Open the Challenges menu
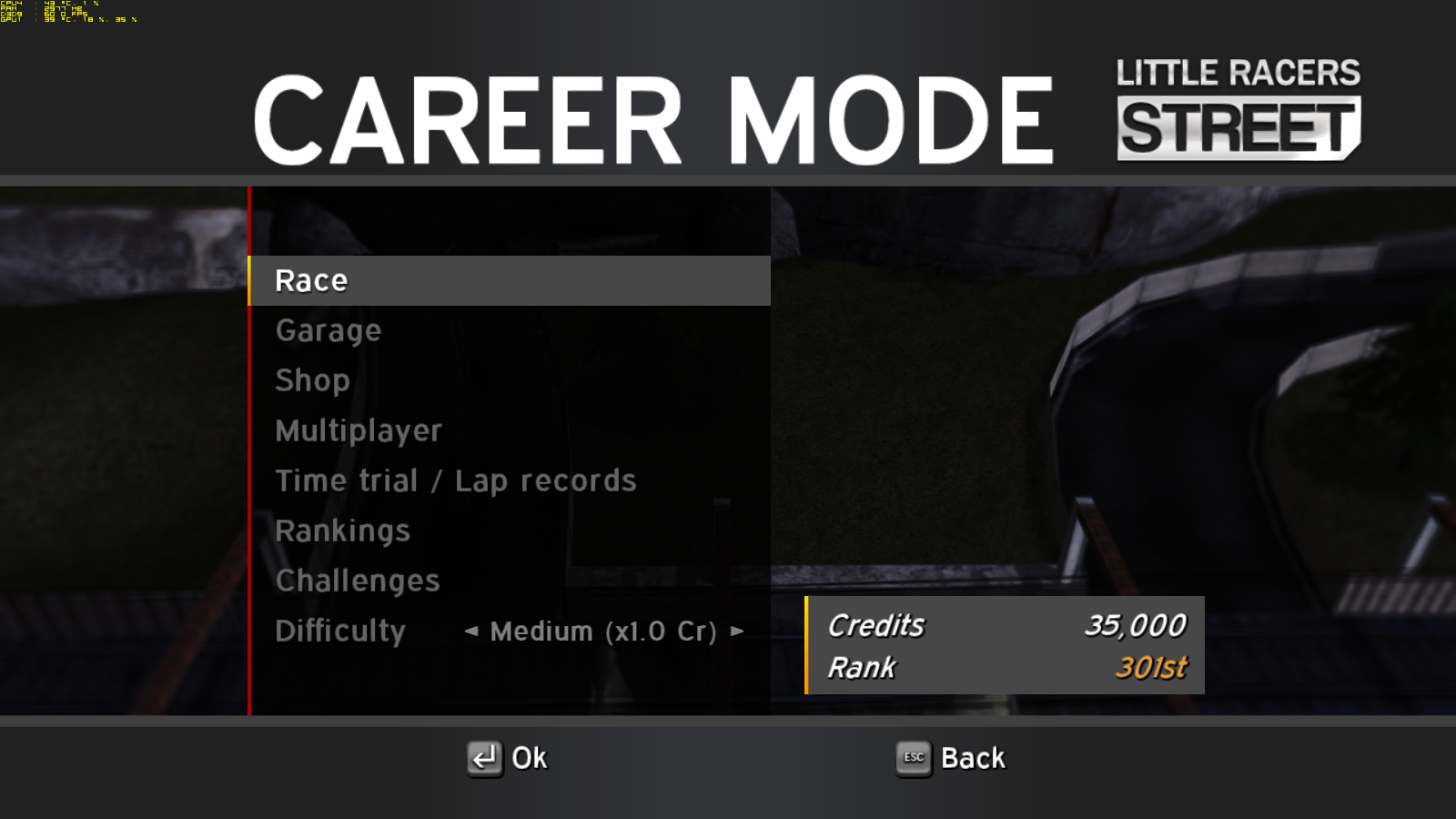The height and width of the screenshot is (819, 1456). [x=358, y=581]
